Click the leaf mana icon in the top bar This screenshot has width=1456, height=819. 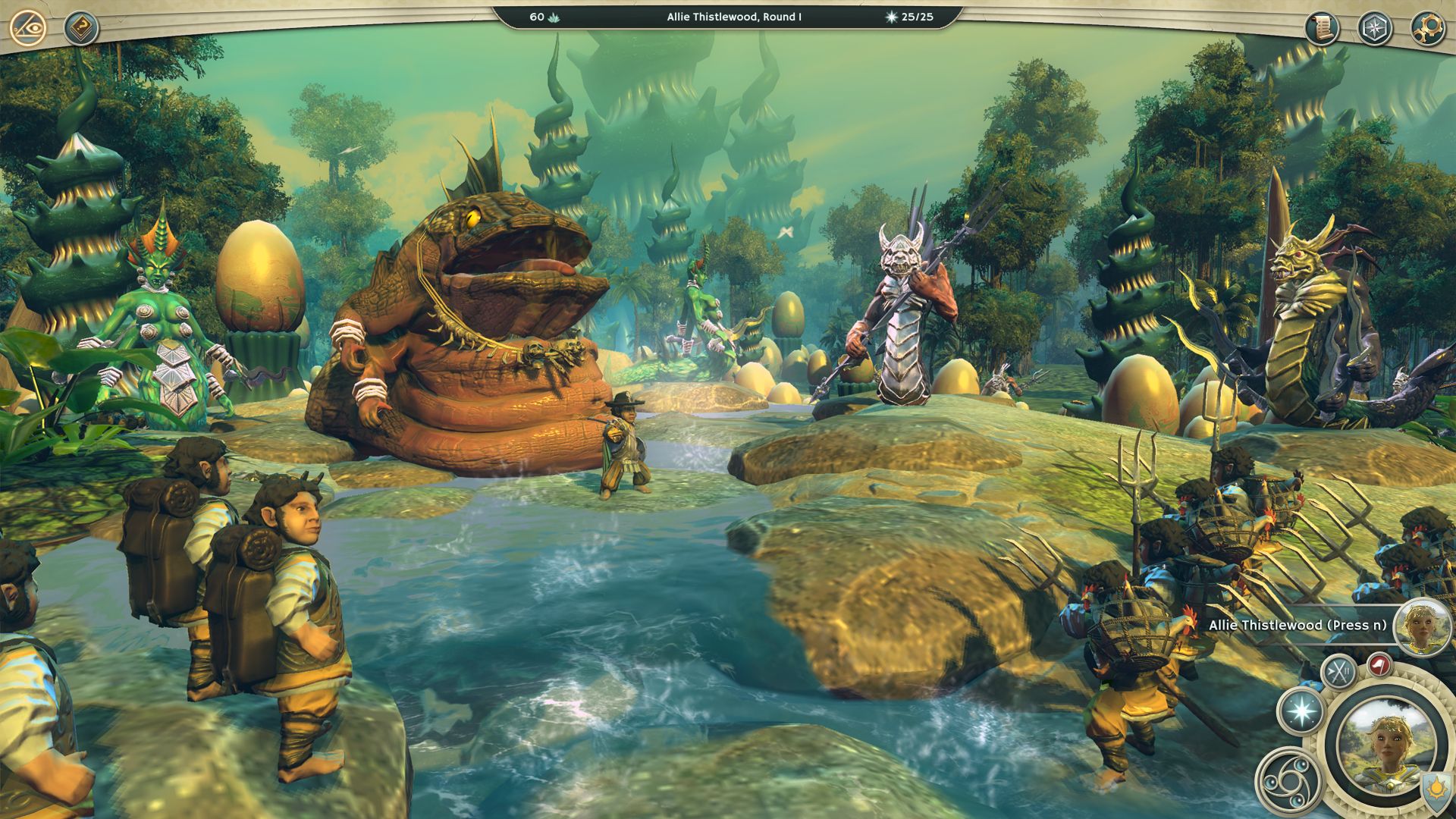[x=554, y=17]
